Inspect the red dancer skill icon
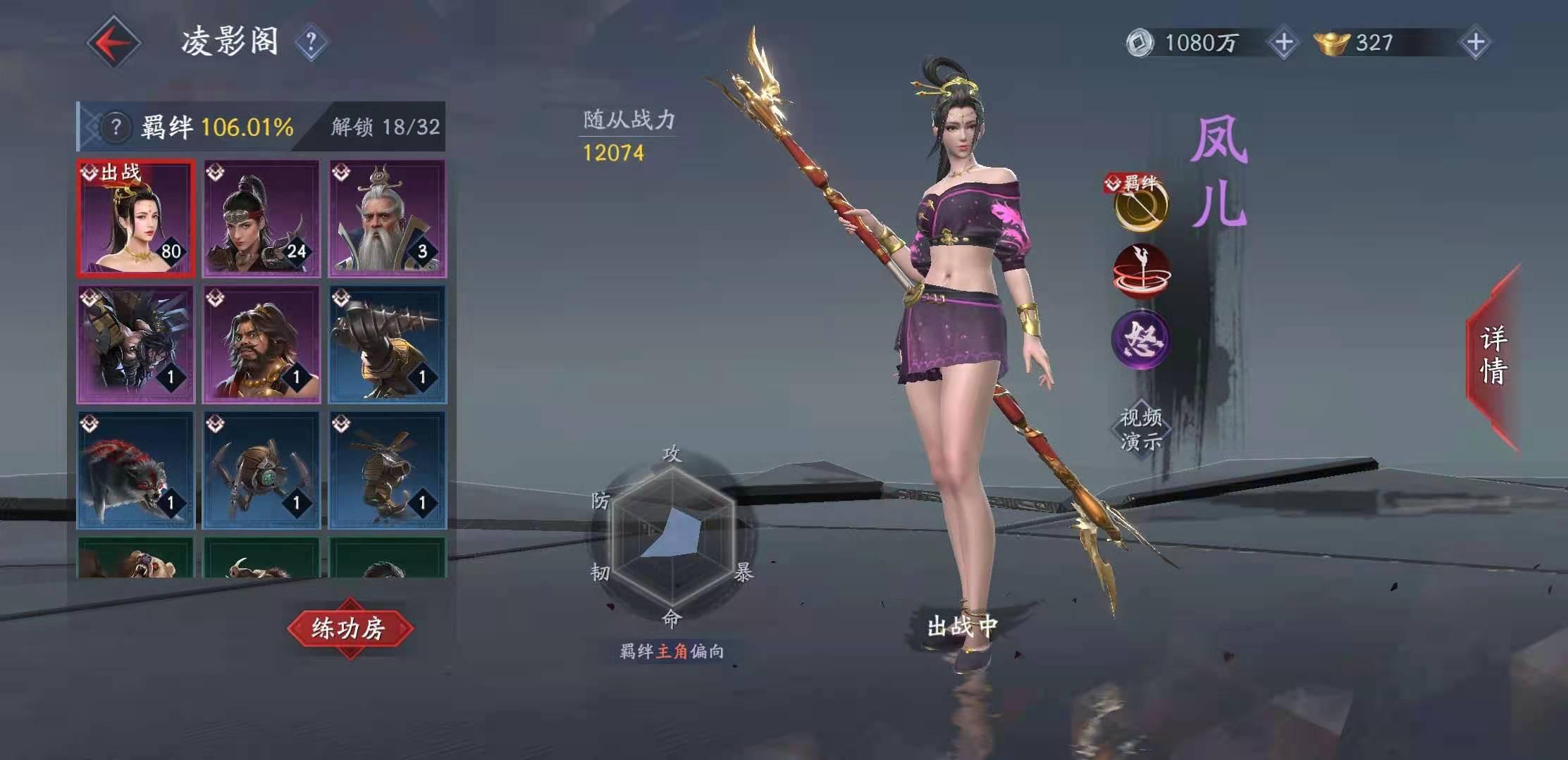Screen dimensions: 1568x760 [1141, 273]
